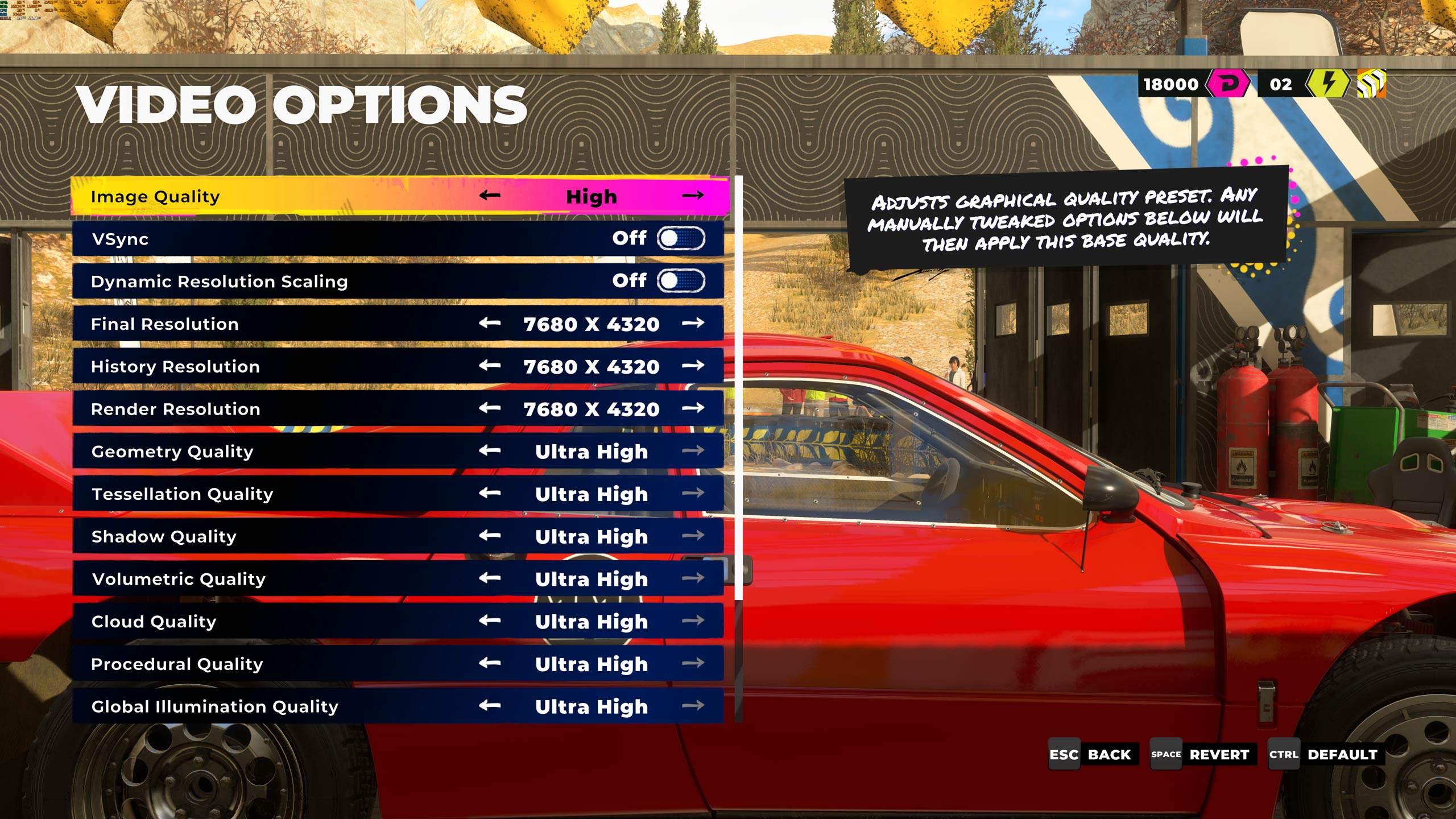Raise Render Resolution using right arrow
The width and height of the screenshot is (1456, 819).
point(693,408)
